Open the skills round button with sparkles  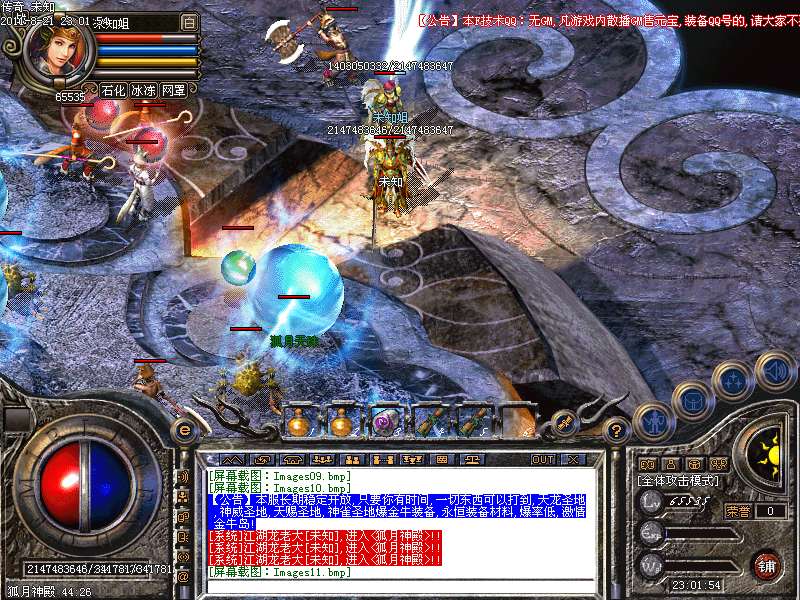(732, 381)
